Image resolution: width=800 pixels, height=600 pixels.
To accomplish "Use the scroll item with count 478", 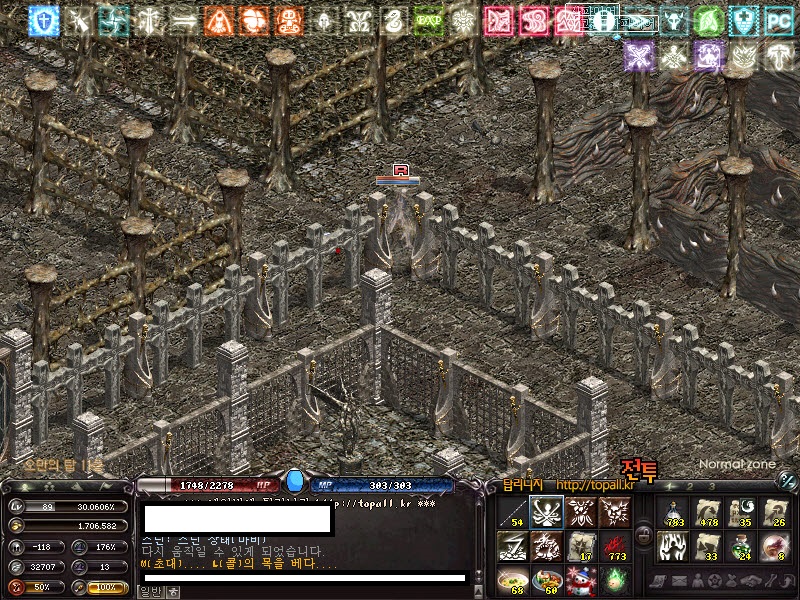I will pos(707,512).
